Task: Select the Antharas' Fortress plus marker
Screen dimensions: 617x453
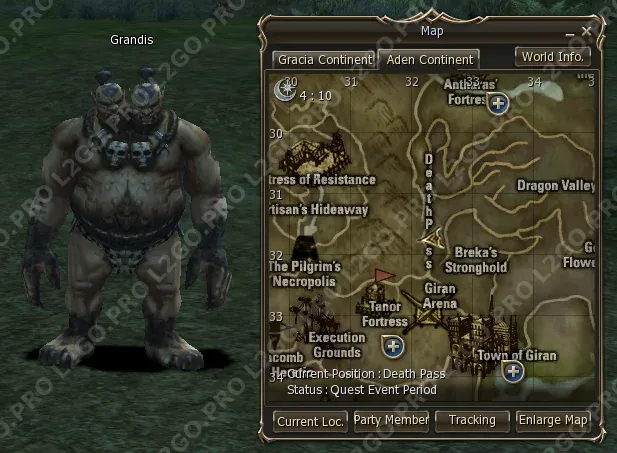Action: 498,102
